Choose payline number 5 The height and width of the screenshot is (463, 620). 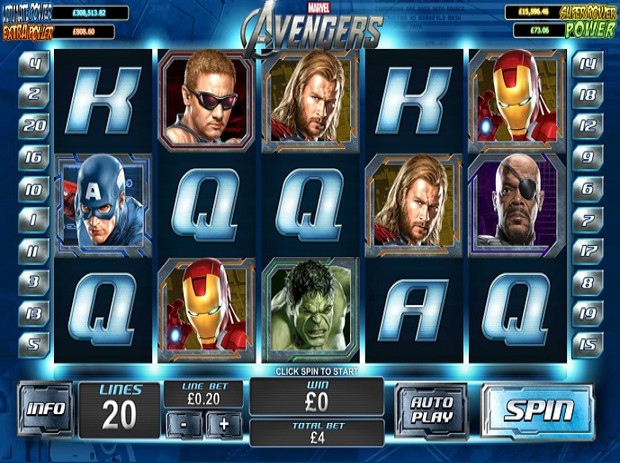pos(35,344)
